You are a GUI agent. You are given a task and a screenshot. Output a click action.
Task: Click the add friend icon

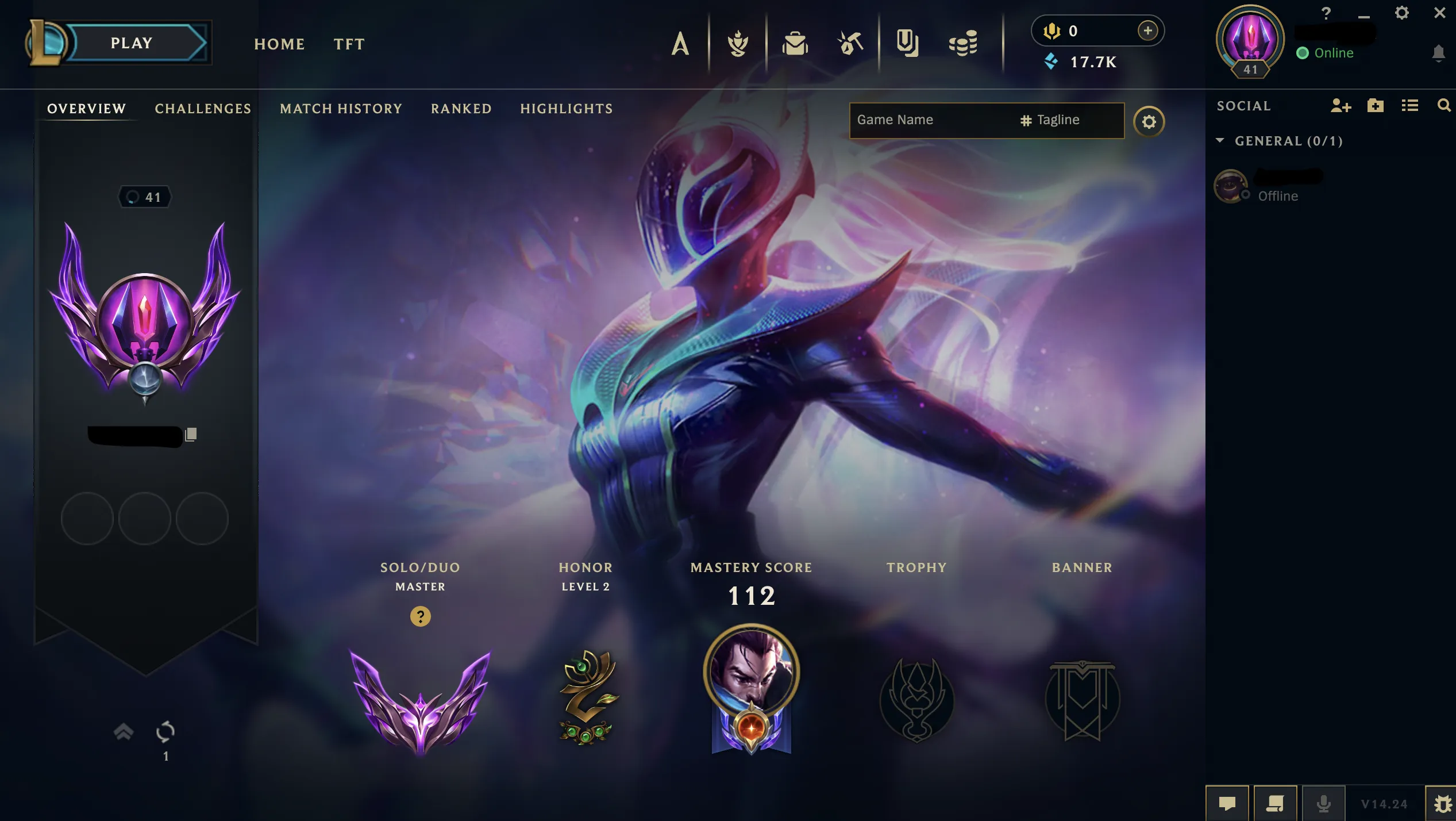(1342, 106)
